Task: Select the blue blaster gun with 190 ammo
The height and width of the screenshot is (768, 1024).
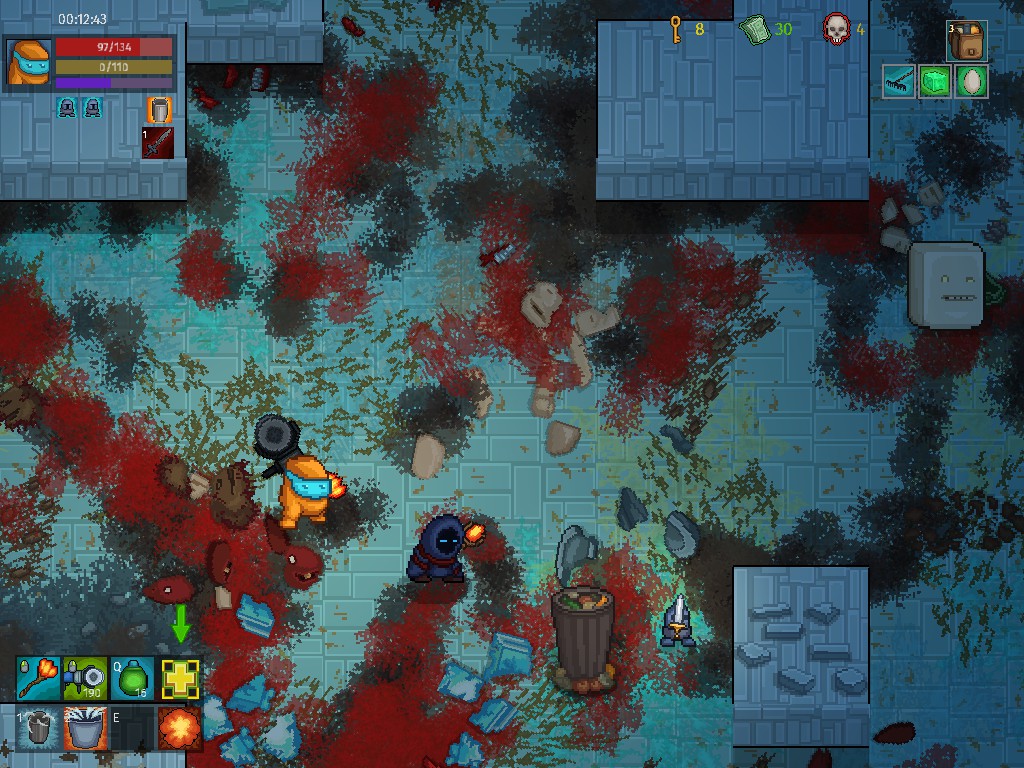Action: pos(85,679)
